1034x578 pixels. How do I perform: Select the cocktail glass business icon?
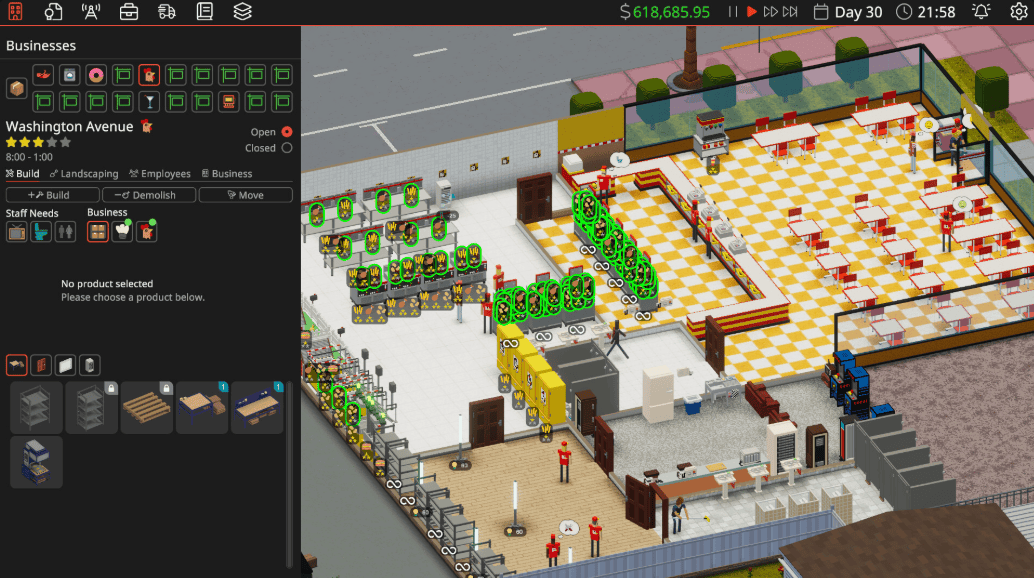tap(148, 101)
